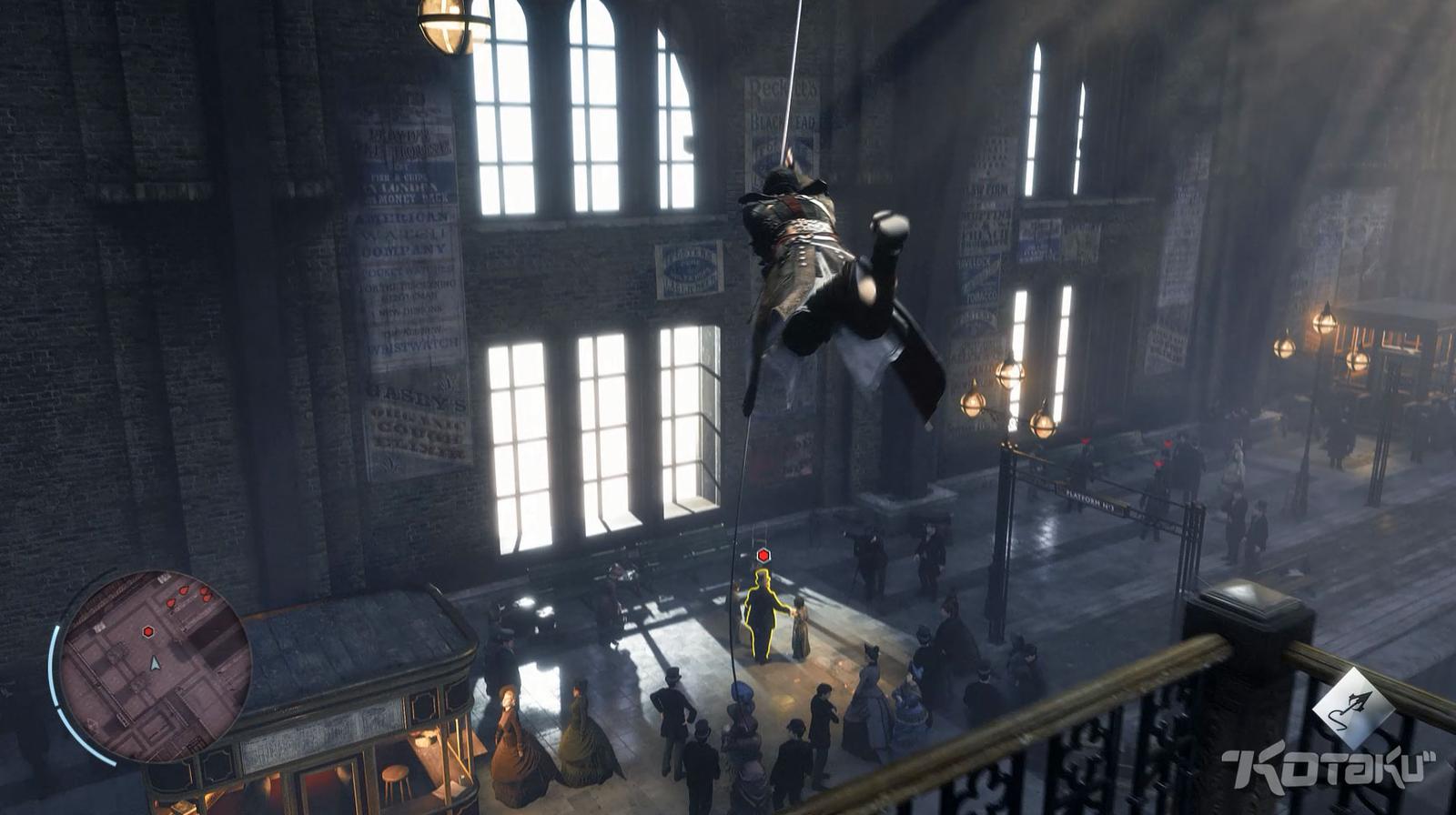Select the red hexagon marker inside the minimap
1456x815 pixels.
click(147, 631)
